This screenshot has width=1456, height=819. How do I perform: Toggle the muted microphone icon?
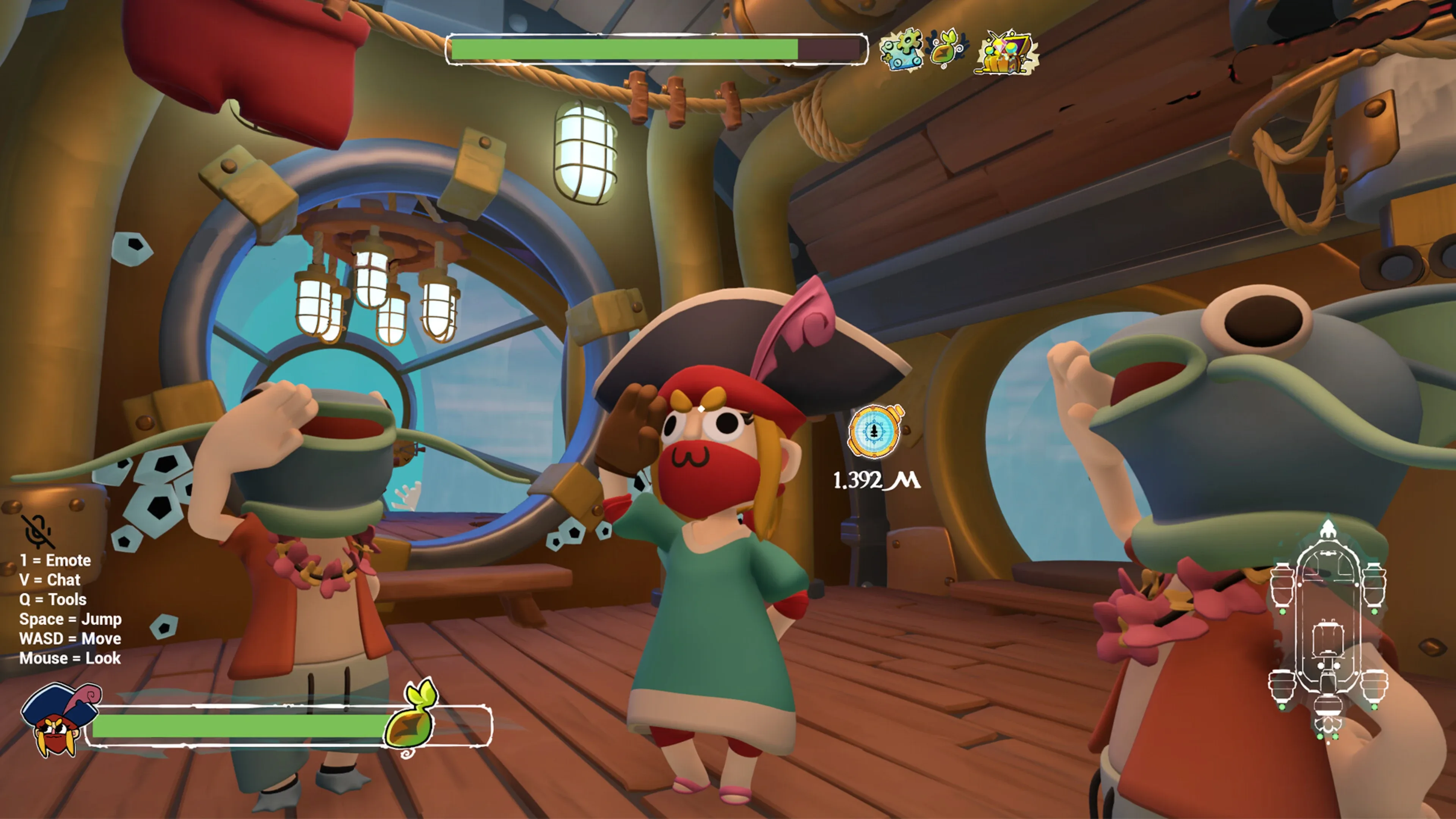(38, 531)
